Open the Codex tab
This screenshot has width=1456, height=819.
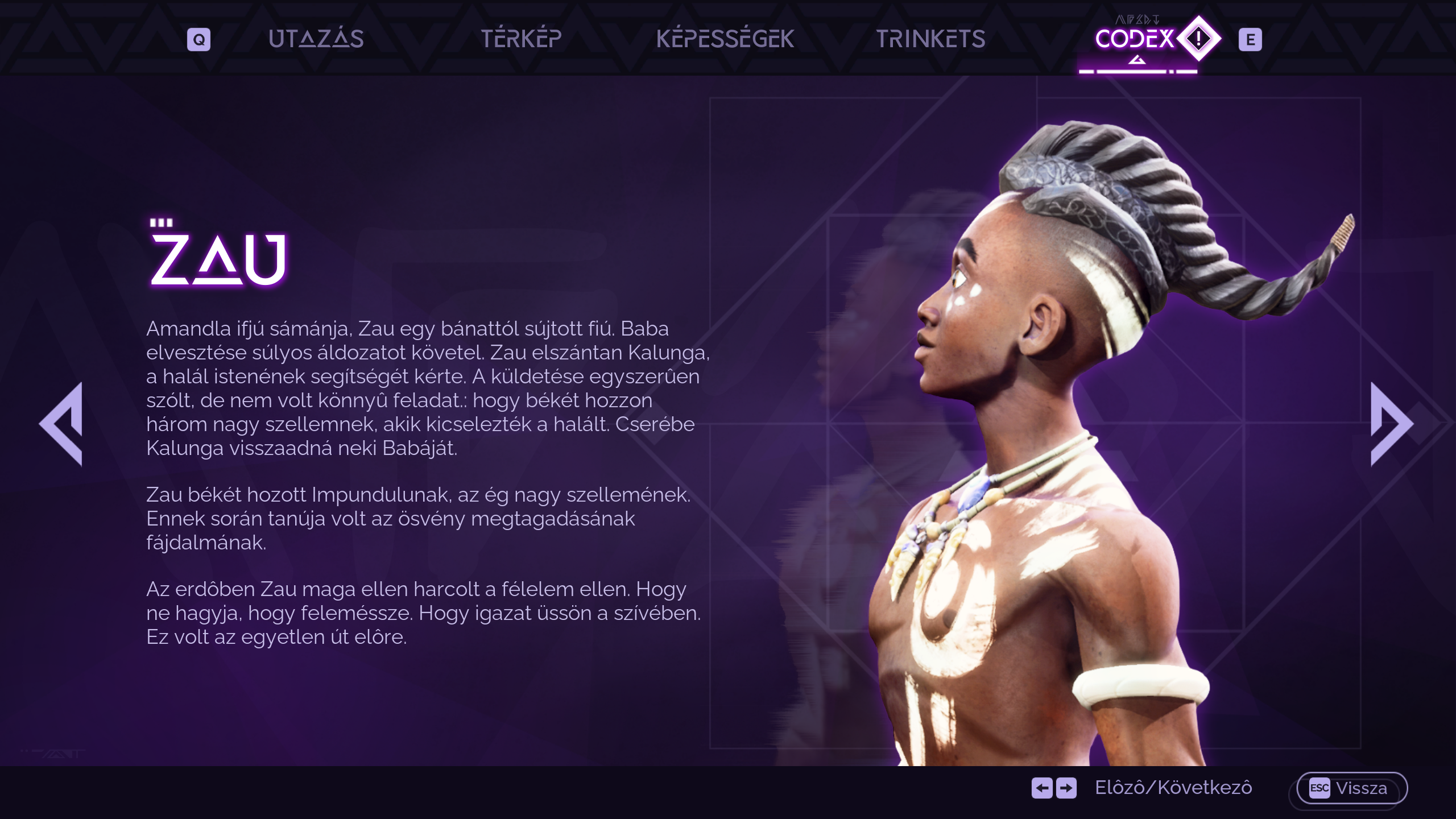point(1135,39)
